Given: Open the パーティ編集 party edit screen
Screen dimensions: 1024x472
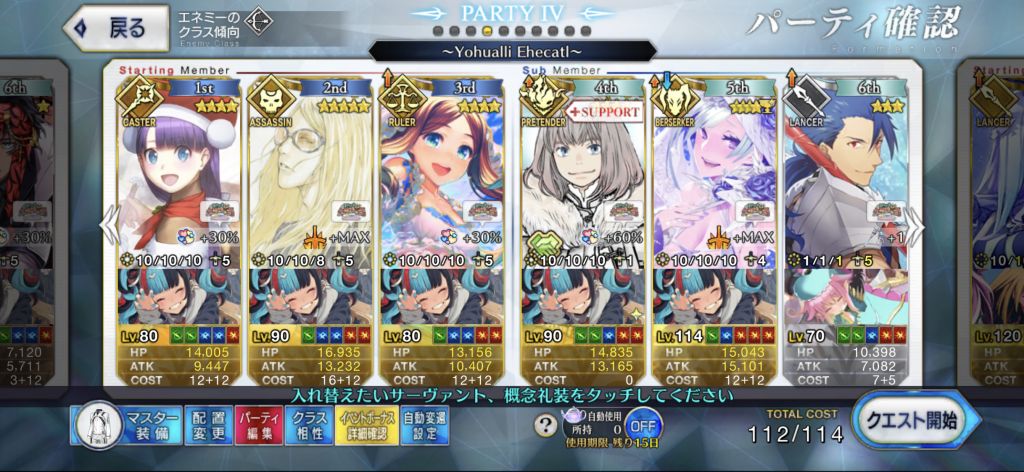Looking at the screenshot, I should coord(257,424).
